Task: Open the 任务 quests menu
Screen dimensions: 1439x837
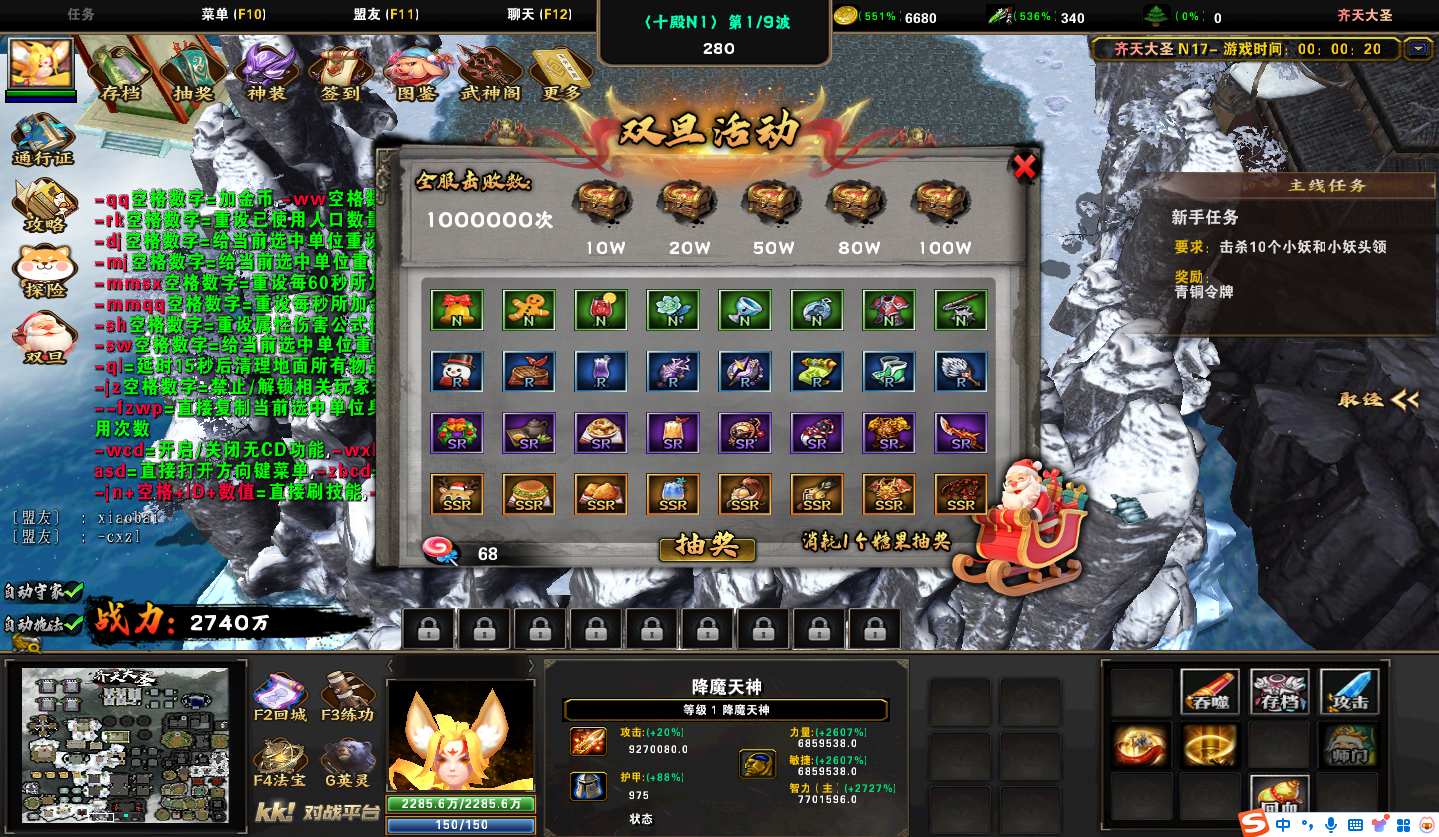Action: point(81,15)
